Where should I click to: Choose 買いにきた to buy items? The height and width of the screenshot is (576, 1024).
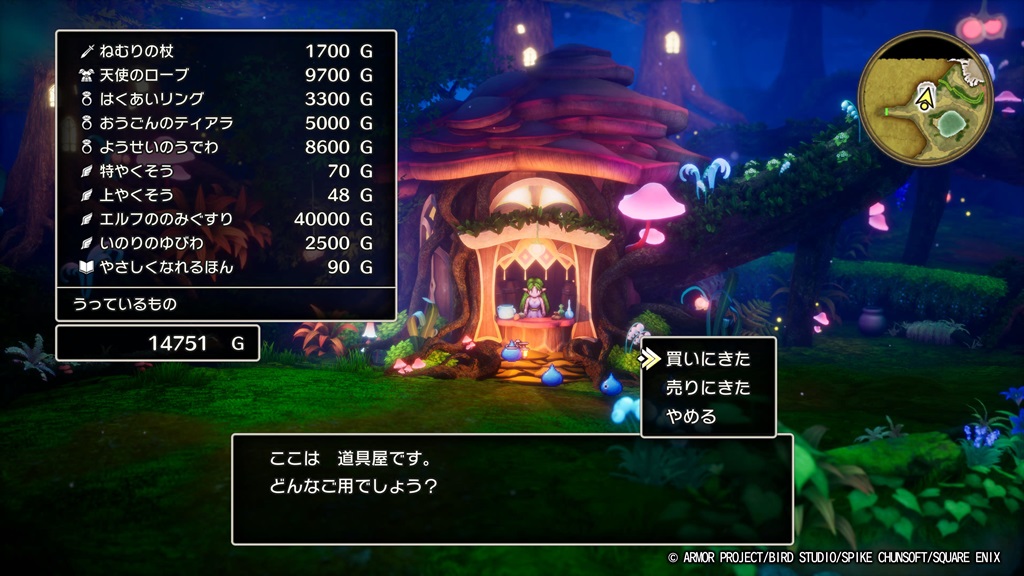707,359
